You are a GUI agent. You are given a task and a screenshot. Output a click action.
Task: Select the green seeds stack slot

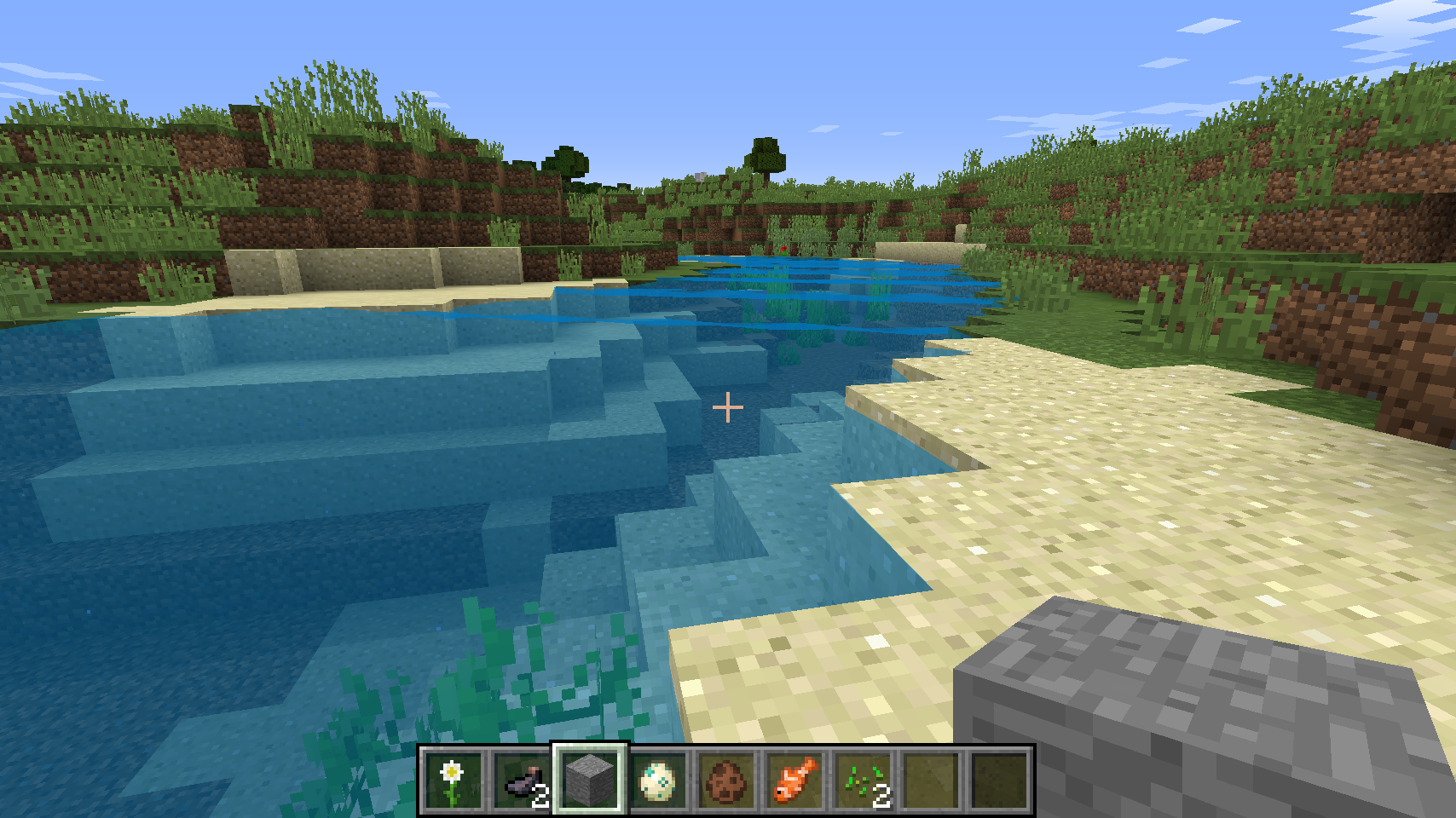pyautogui.click(x=863, y=780)
